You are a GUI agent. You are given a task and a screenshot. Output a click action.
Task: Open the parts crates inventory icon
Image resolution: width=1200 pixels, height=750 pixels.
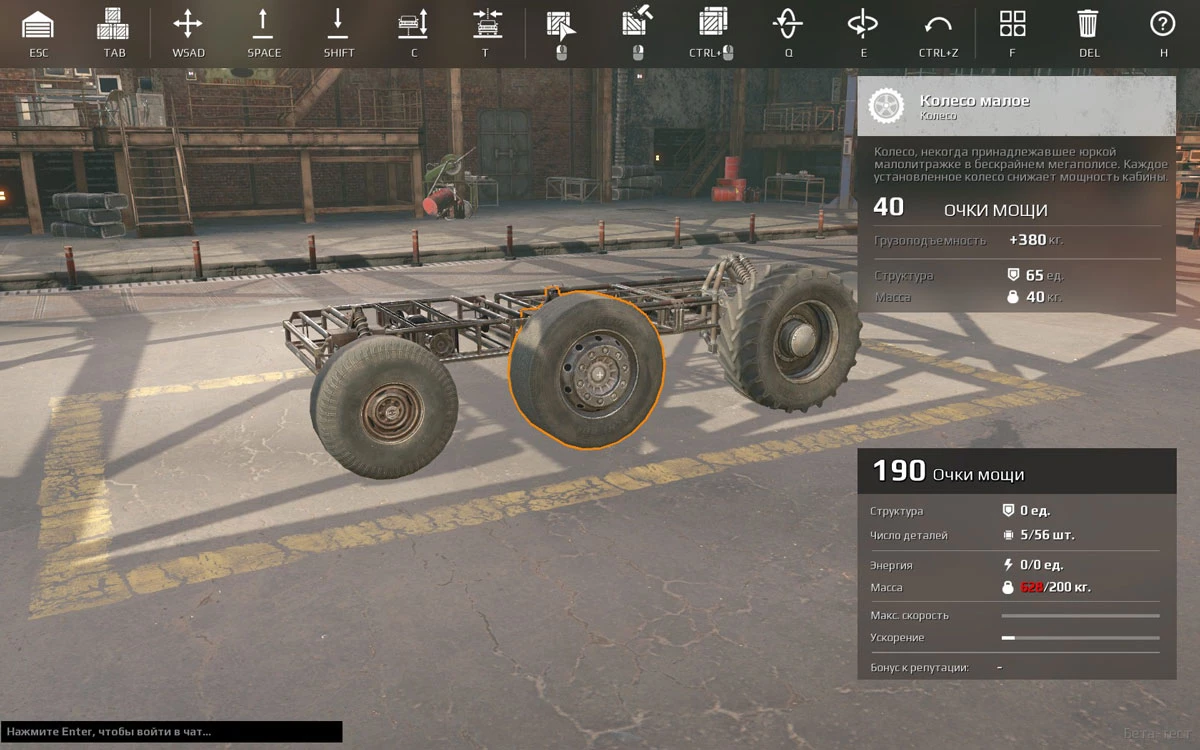coord(114,24)
